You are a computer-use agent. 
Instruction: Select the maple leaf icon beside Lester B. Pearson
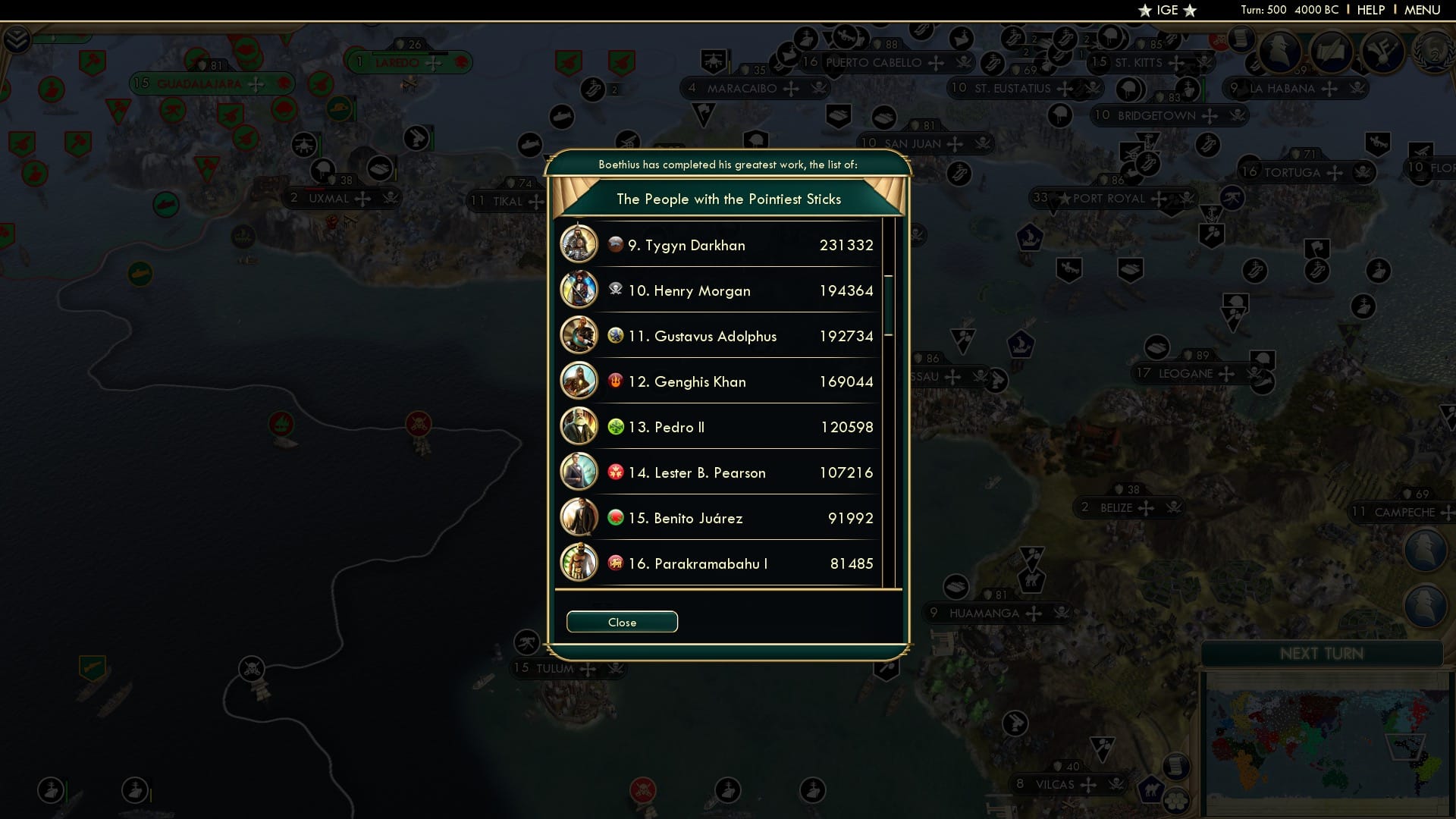click(x=614, y=471)
